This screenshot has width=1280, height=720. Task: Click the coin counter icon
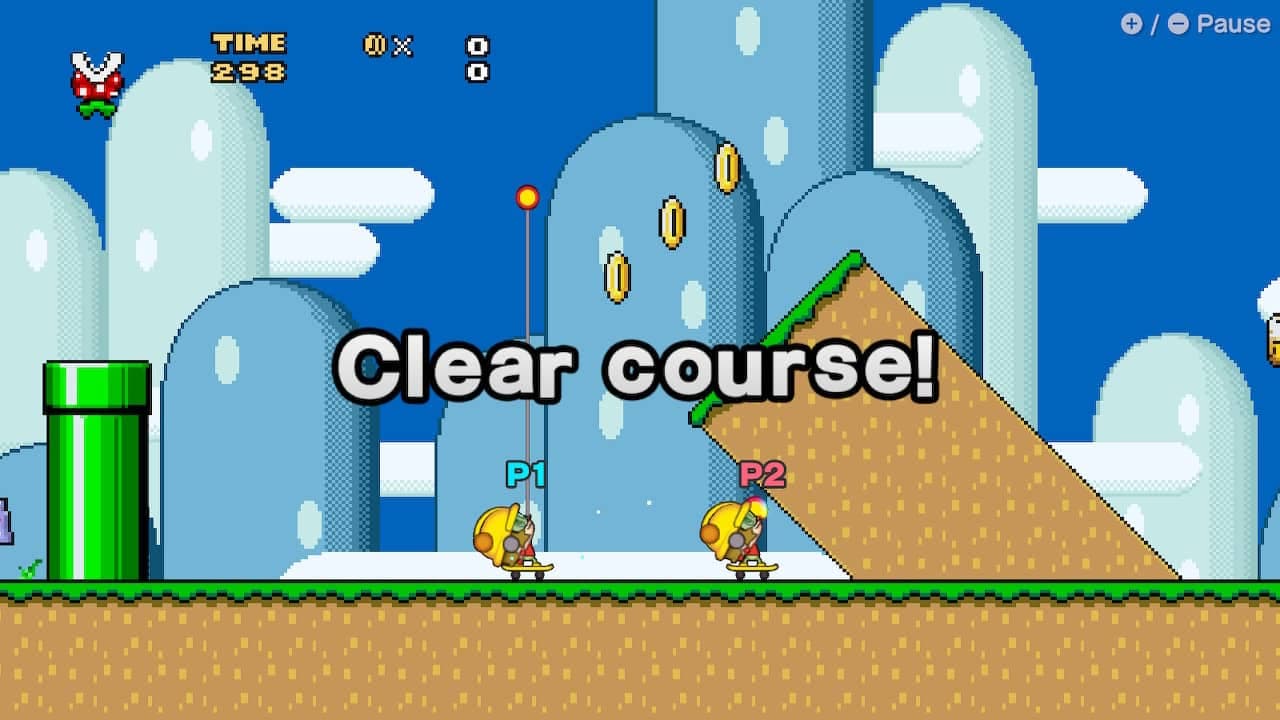[x=375, y=46]
